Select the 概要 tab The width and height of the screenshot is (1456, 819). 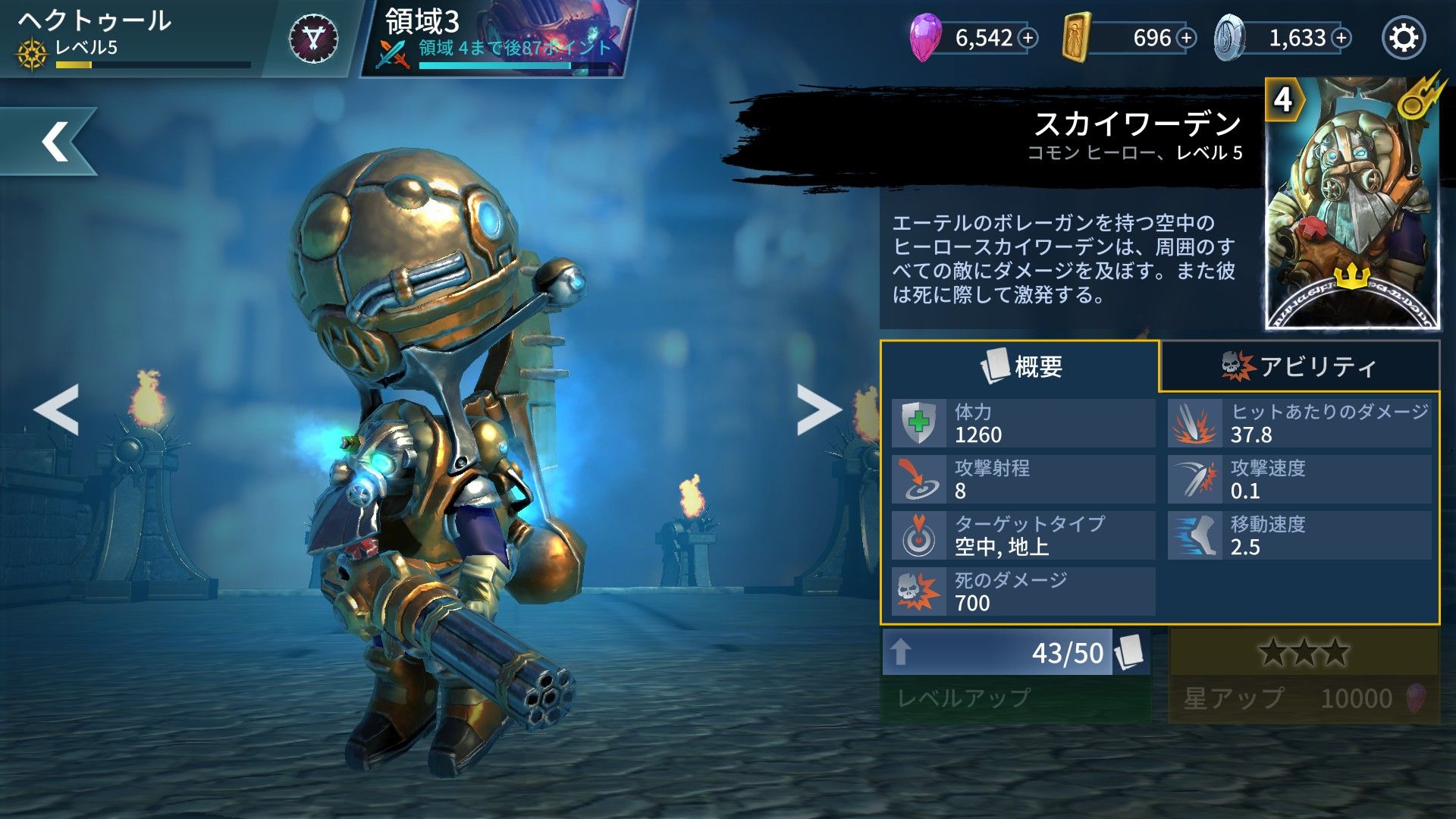(x=1020, y=367)
